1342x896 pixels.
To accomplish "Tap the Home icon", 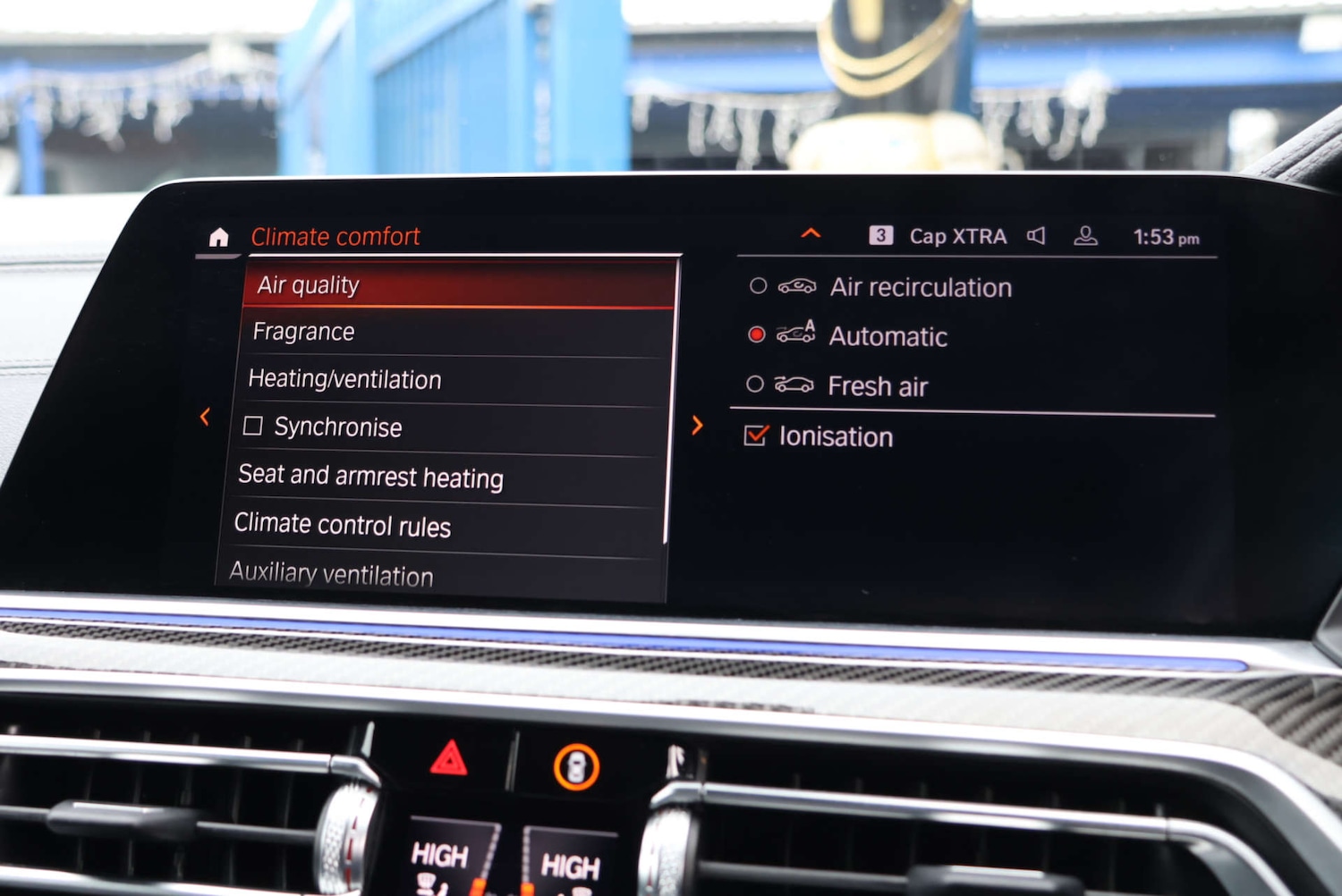I will (217, 236).
